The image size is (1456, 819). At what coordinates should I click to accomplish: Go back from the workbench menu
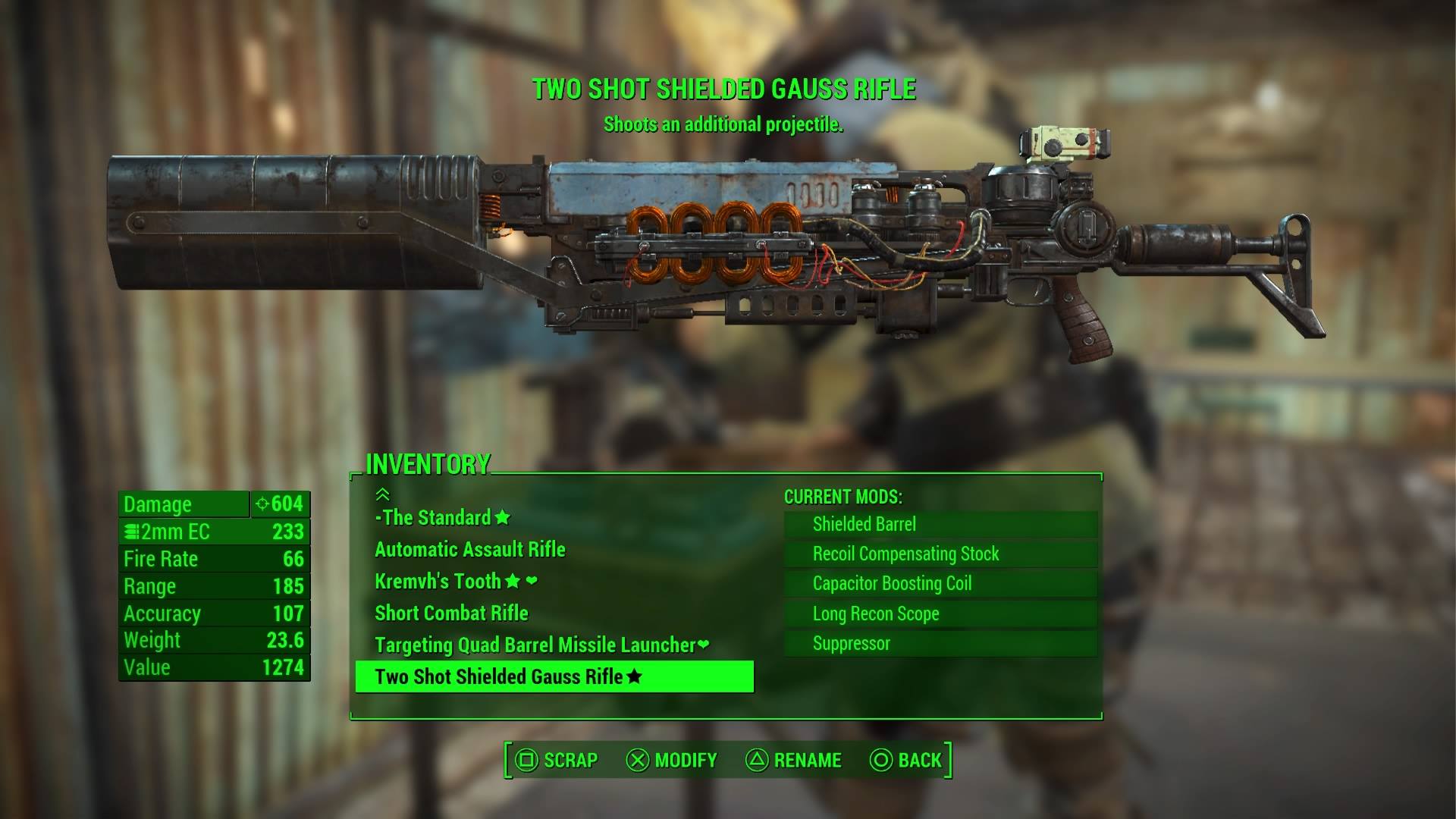(x=906, y=760)
